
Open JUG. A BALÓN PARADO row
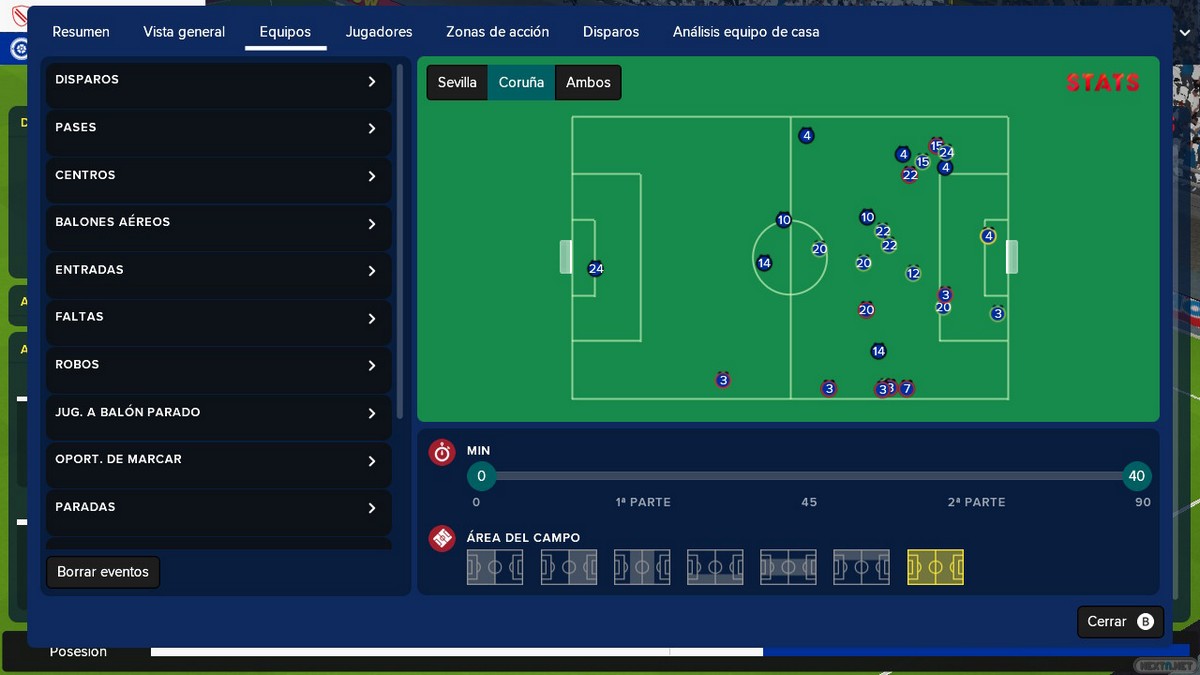tap(218, 413)
